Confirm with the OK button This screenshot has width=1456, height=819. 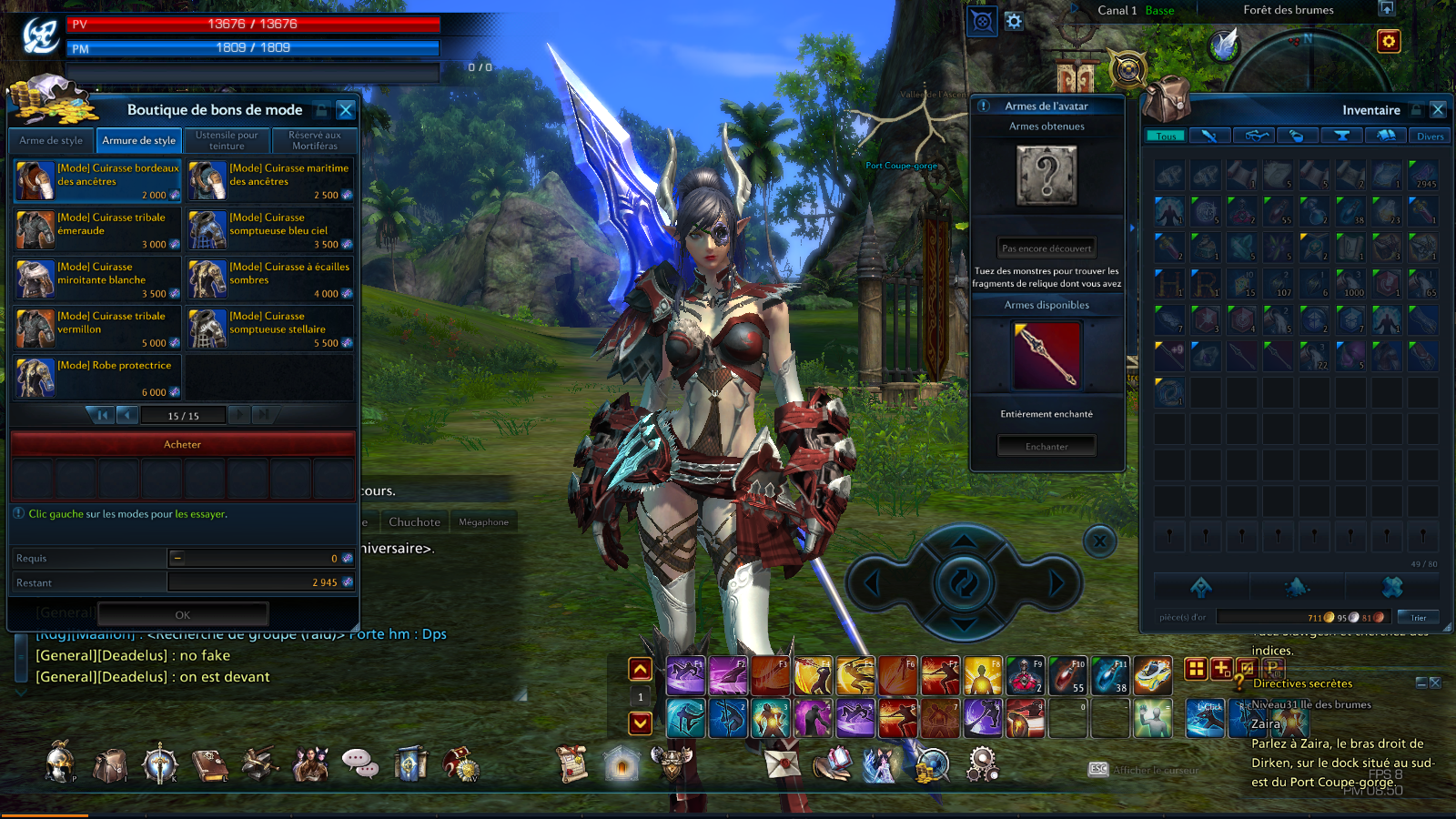[x=182, y=614]
